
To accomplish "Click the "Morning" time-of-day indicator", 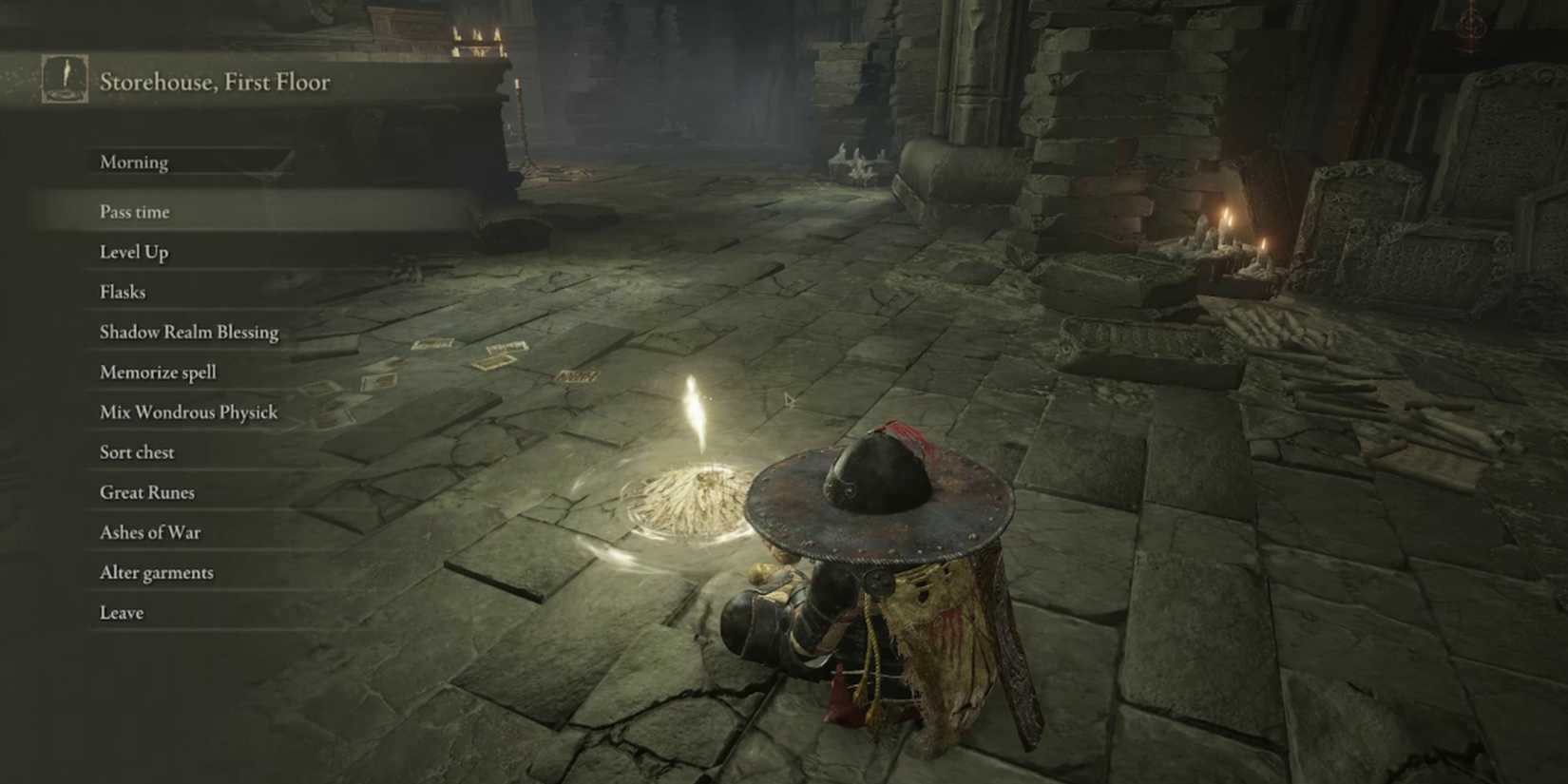I will [x=133, y=162].
